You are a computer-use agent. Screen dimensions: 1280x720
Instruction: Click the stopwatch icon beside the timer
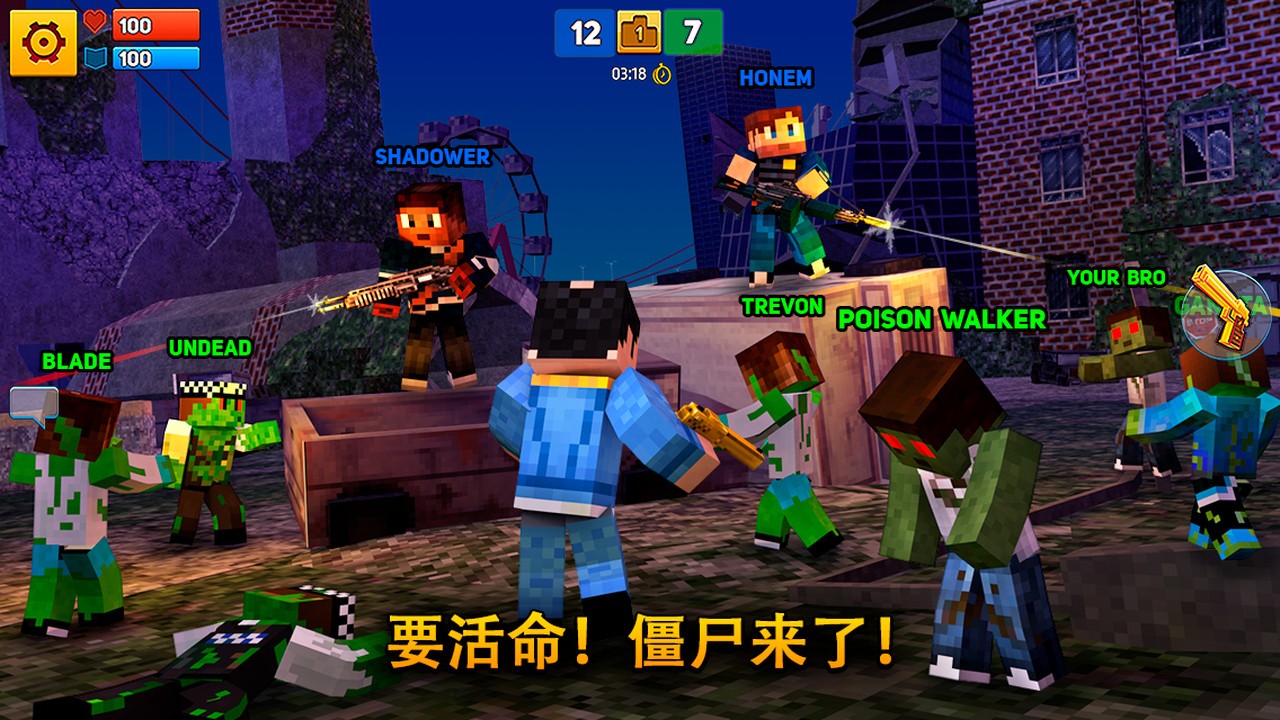[x=662, y=73]
